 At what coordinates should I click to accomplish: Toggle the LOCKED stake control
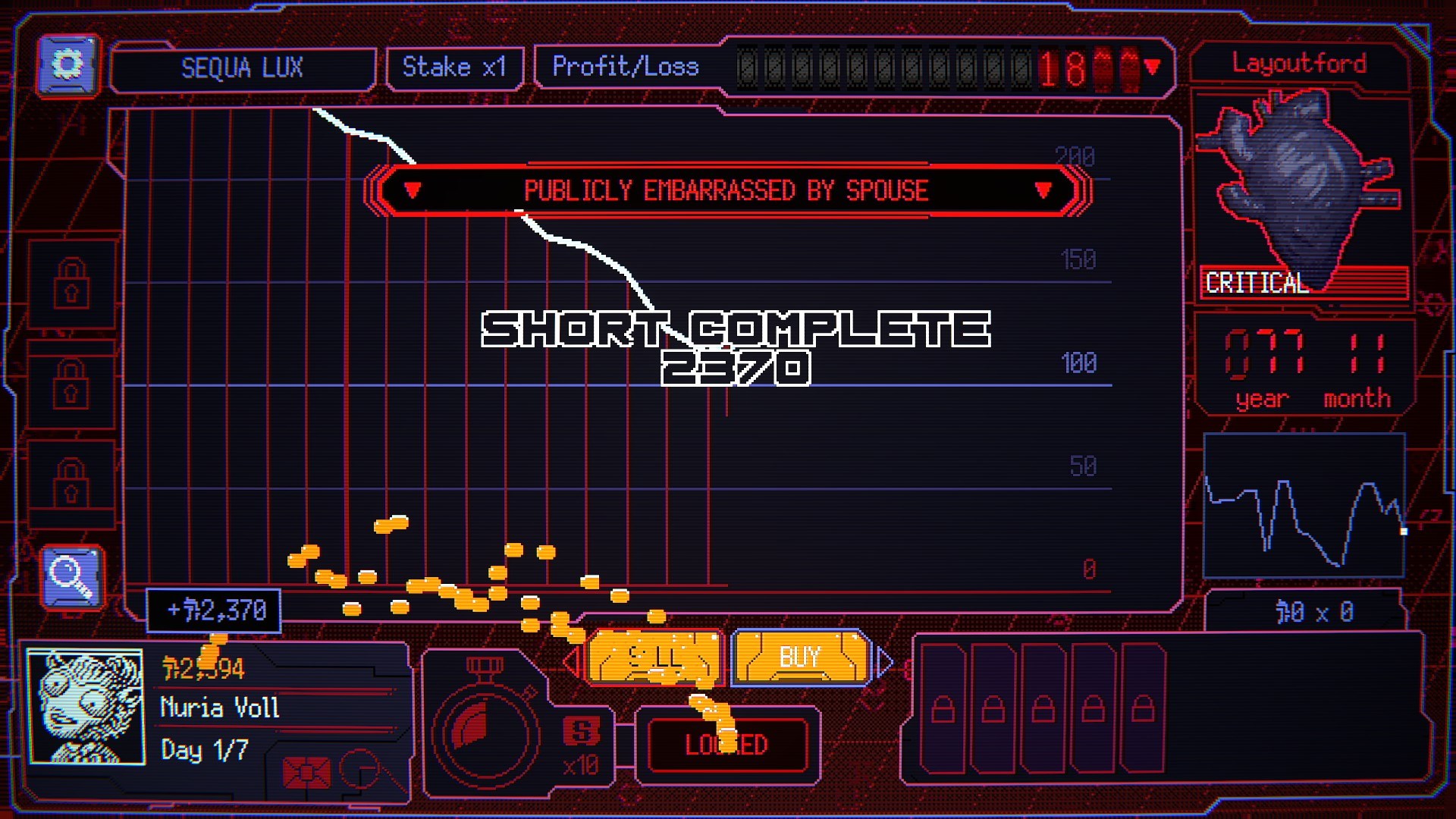point(728,744)
